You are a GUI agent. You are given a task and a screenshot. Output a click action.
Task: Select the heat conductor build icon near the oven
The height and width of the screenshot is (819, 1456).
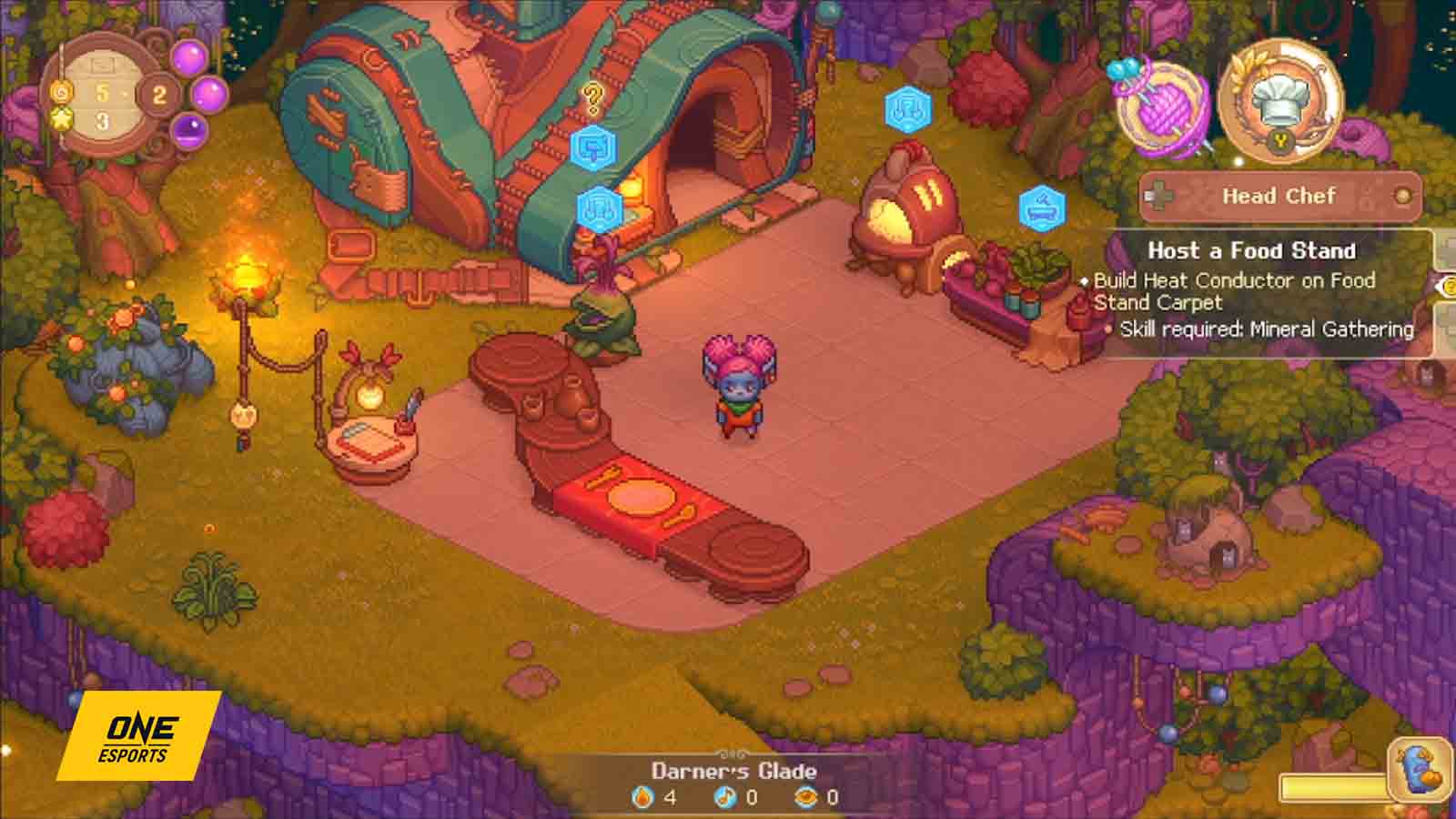[905, 109]
